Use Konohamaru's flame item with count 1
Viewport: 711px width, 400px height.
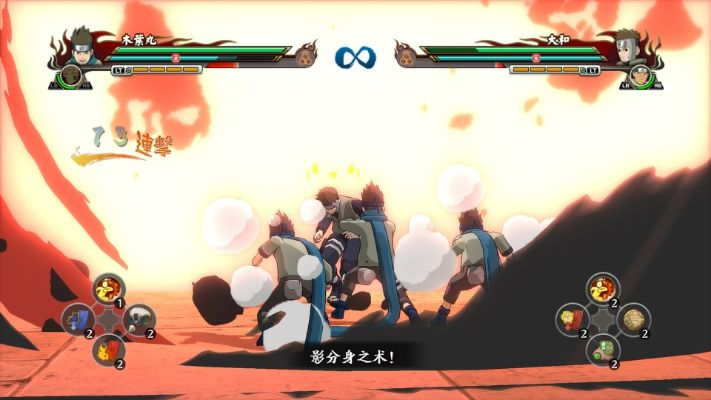click(108, 290)
